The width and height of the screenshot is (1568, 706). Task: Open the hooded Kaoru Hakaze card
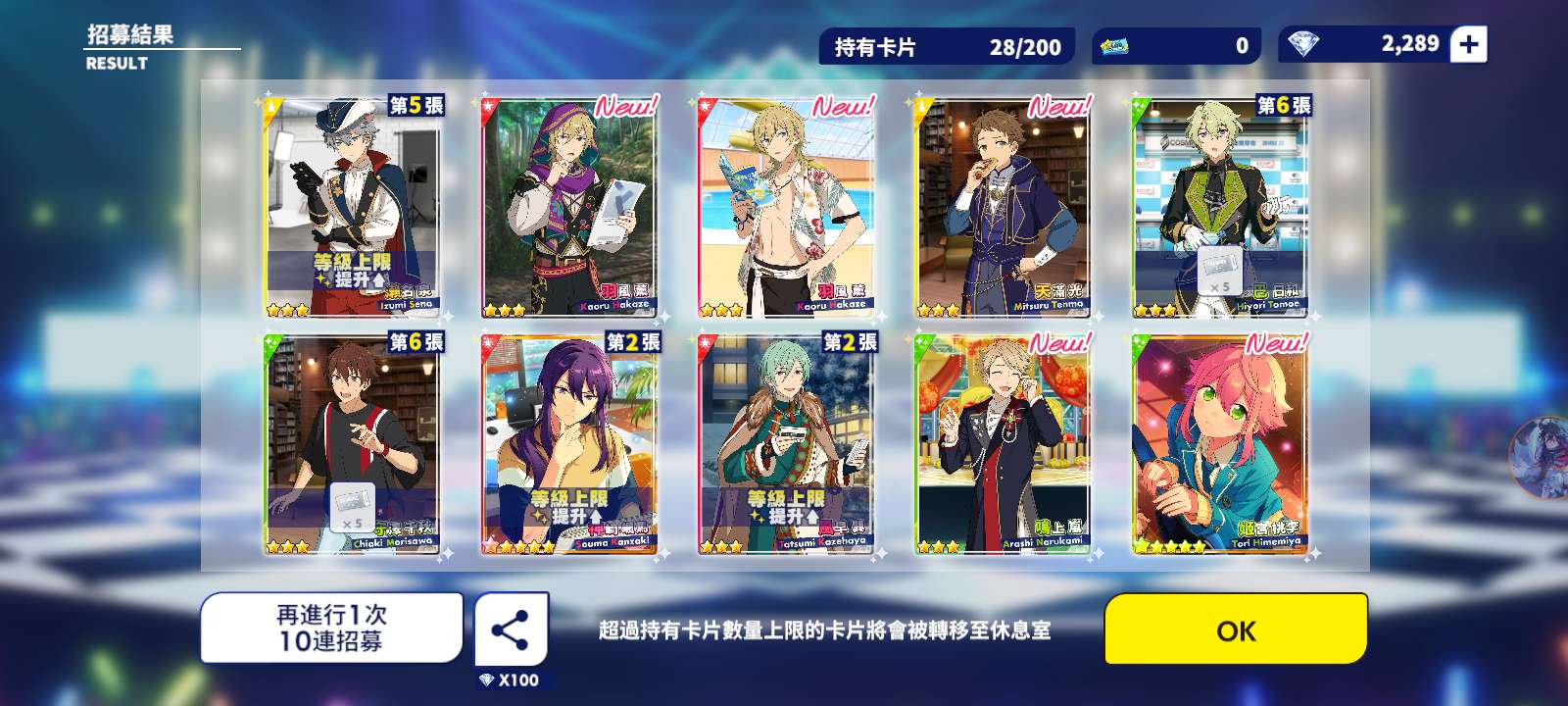point(569,207)
